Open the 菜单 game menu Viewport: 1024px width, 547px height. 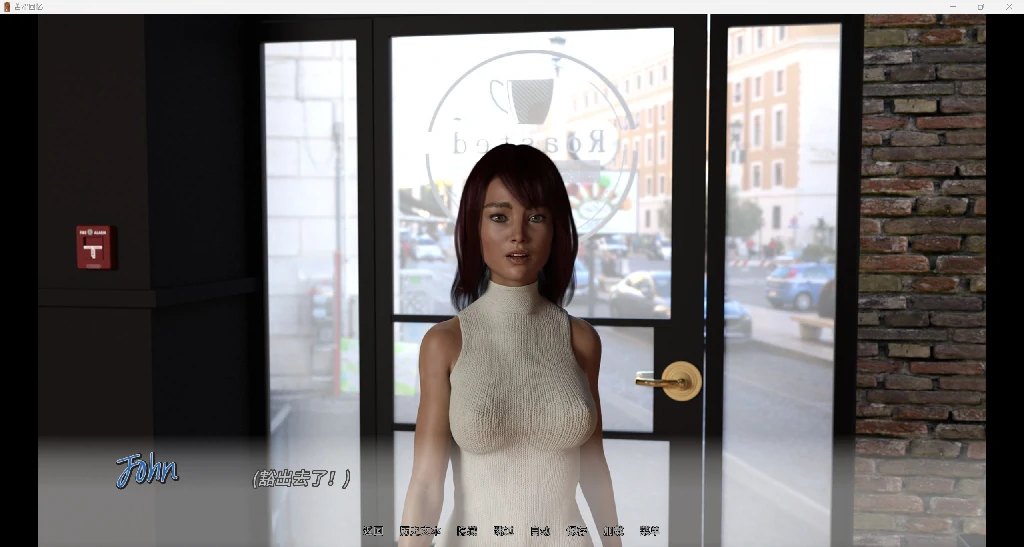tap(649, 531)
